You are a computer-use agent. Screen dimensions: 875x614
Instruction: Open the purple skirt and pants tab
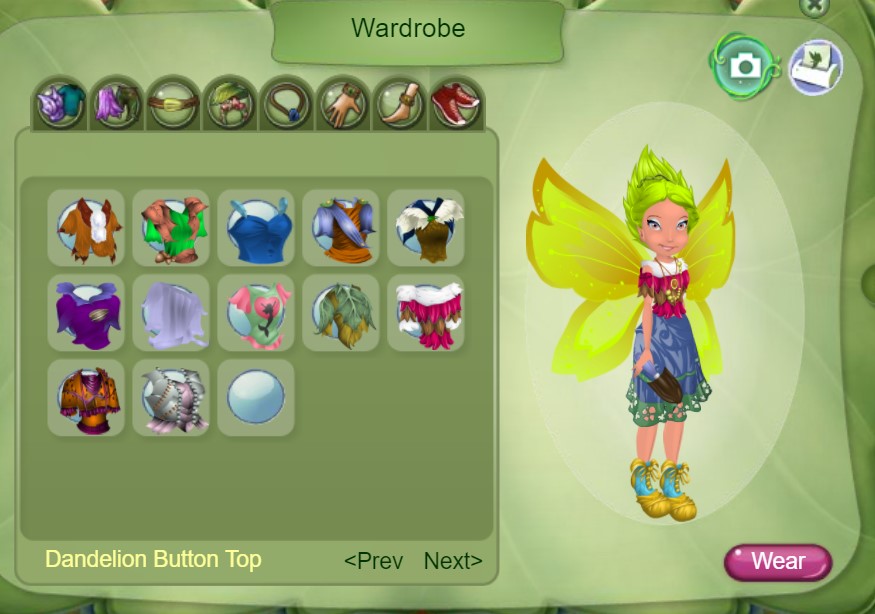tap(115, 104)
